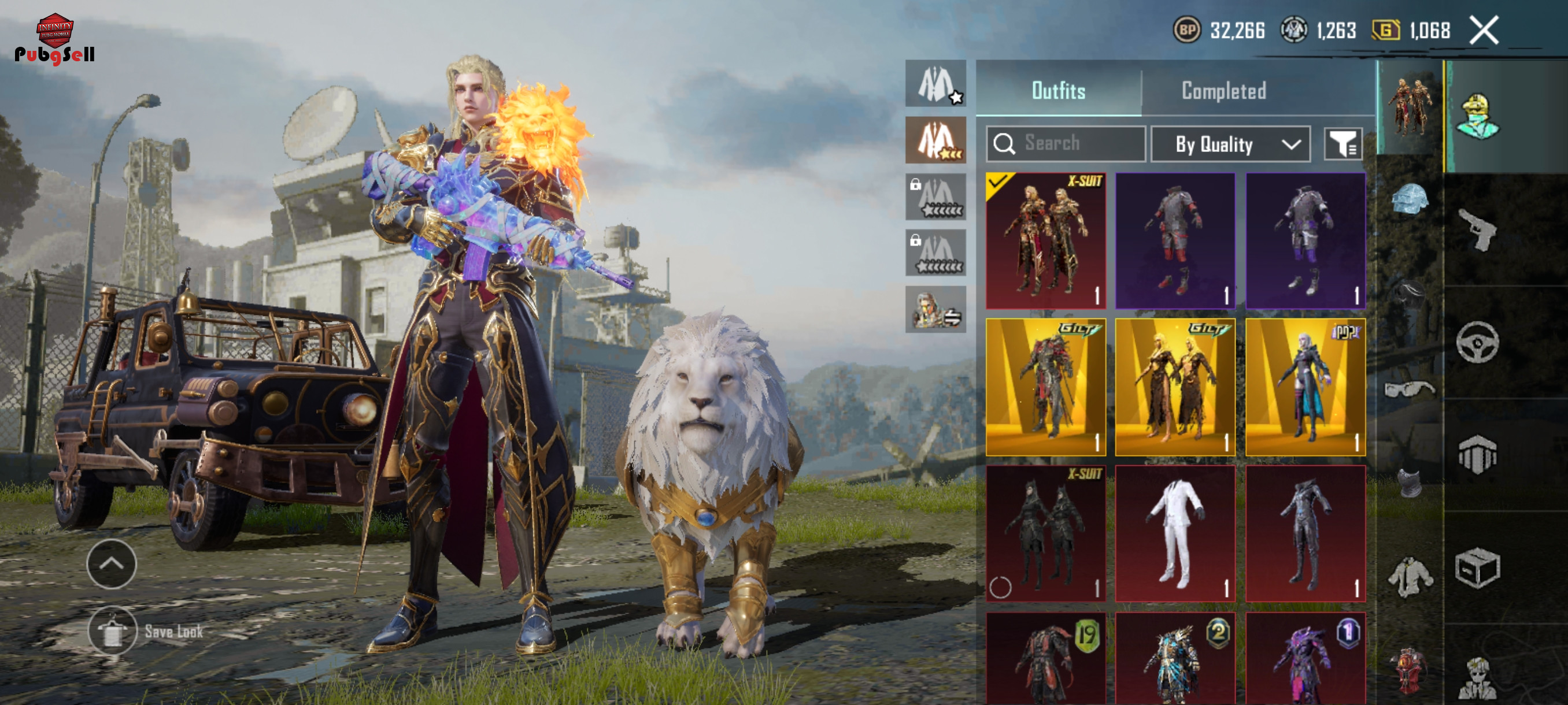
Task: Select the Outfits tab
Action: click(x=1058, y=91)
